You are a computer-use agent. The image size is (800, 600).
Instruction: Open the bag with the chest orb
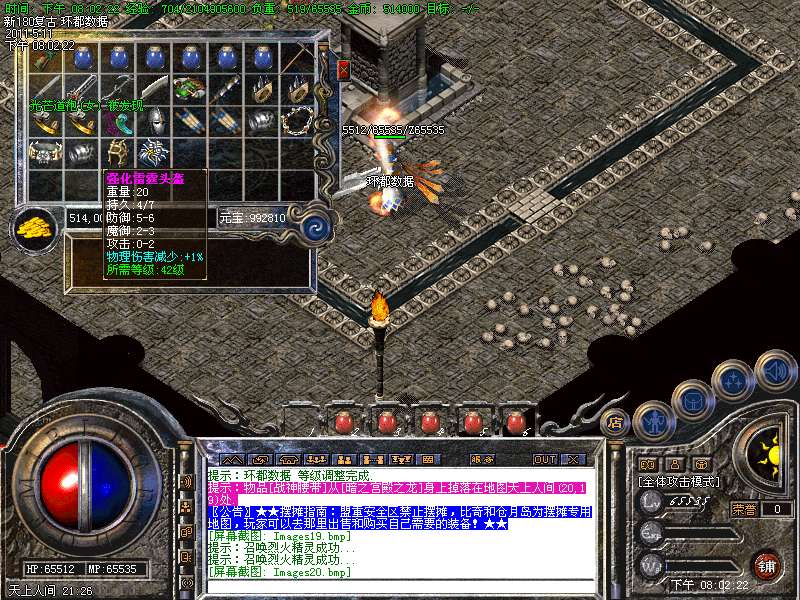[691, 400]
